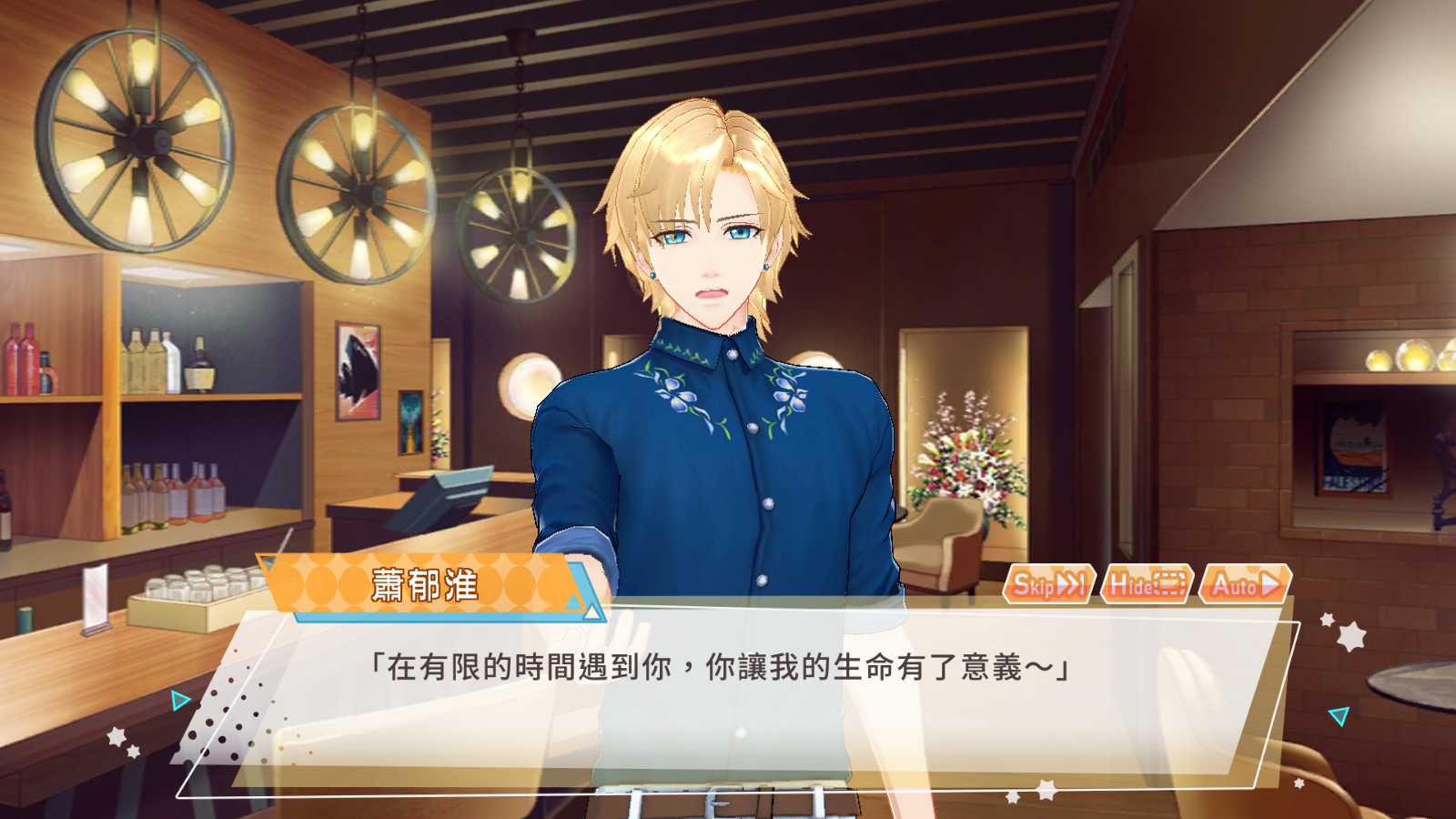1456x819 pixels.
Task: Click the downward triangle at the nameplate's left corner
Action: 267,561
